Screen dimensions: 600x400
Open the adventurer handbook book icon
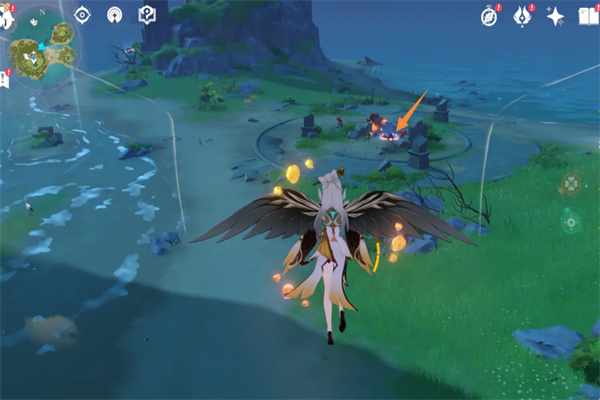click(590, 16)
